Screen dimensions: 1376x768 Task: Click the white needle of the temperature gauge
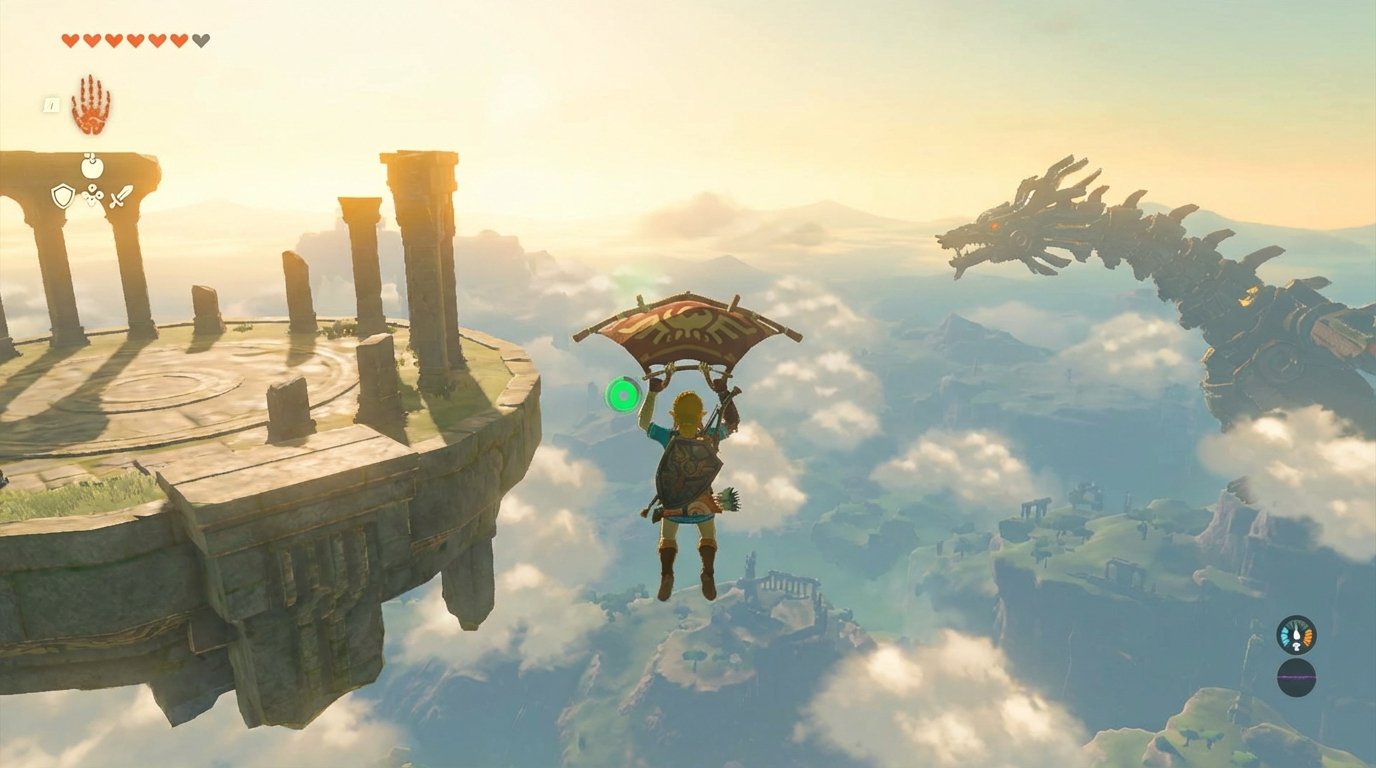point(1296,631)
